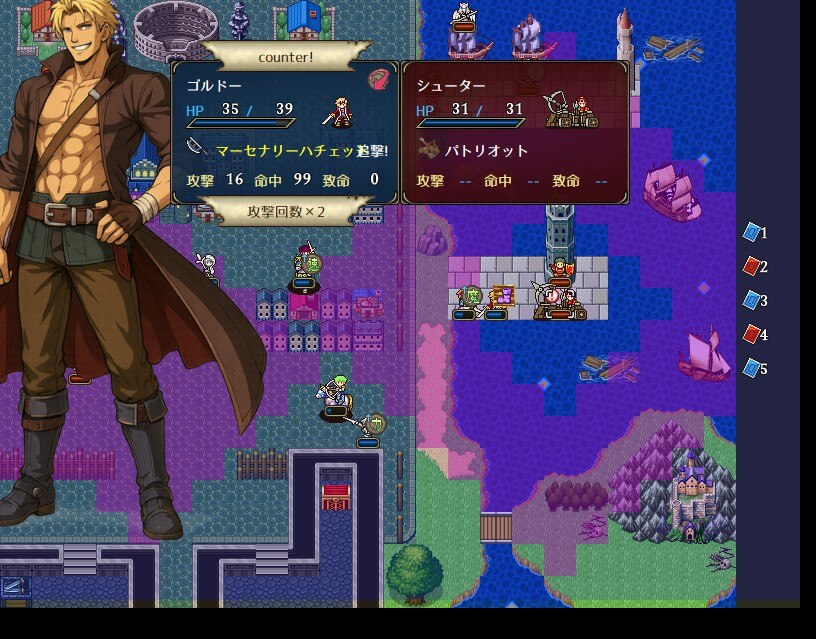816x639 pixels.
Task: Select the blue marker numbered 1
Action: coord(754,233)
